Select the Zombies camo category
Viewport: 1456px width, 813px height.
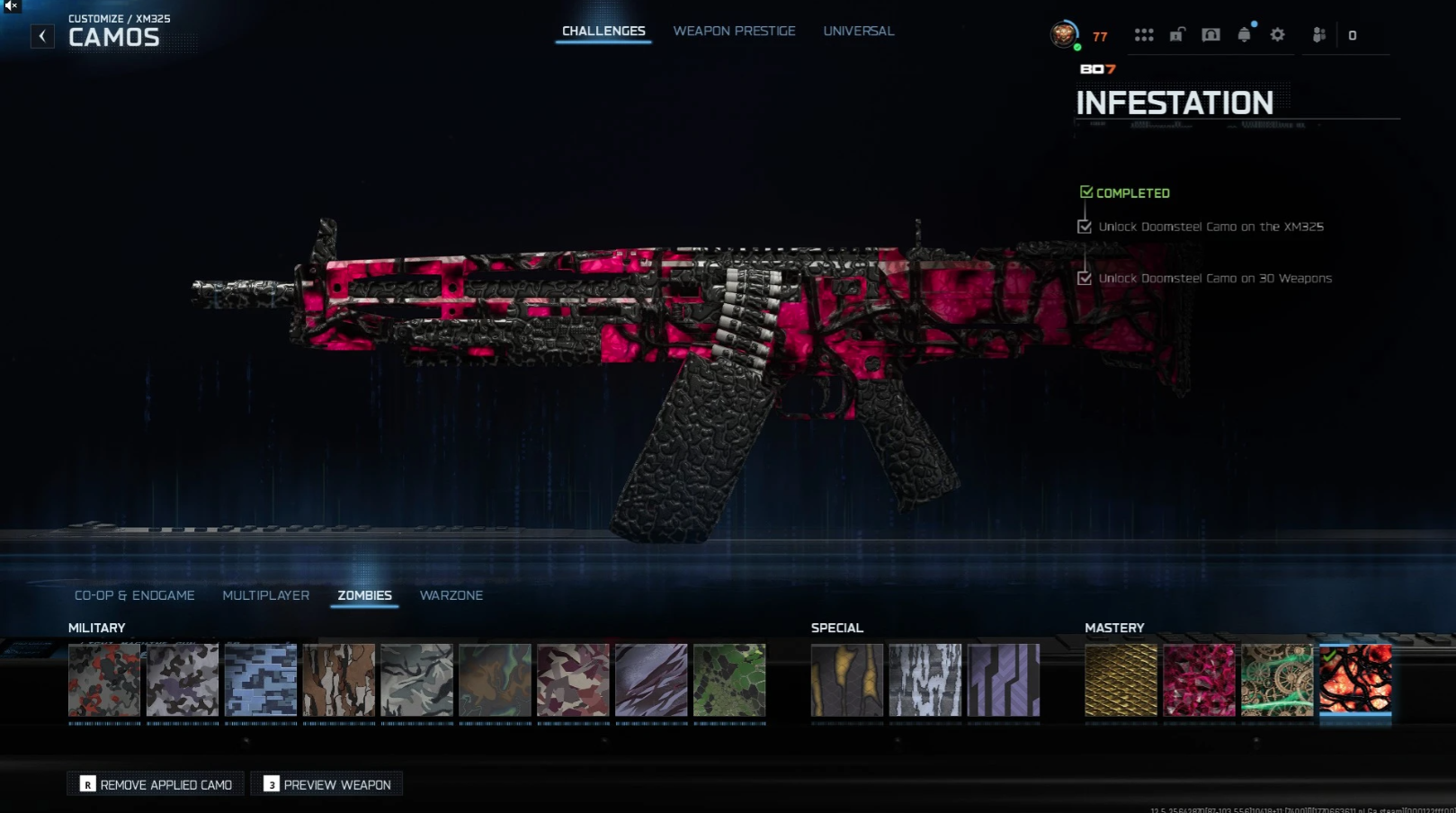pos(364,595)
